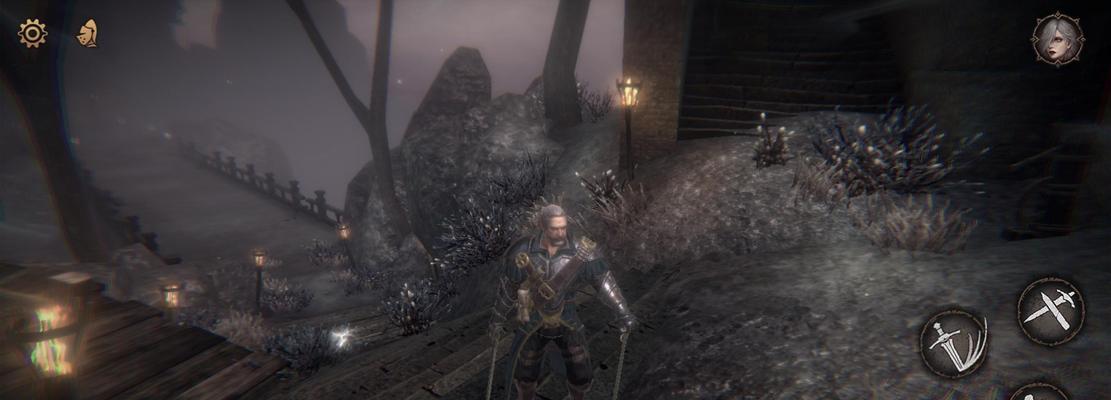Click the knight helmet icon
The image size is (1111, 400).
click(87, 33)
